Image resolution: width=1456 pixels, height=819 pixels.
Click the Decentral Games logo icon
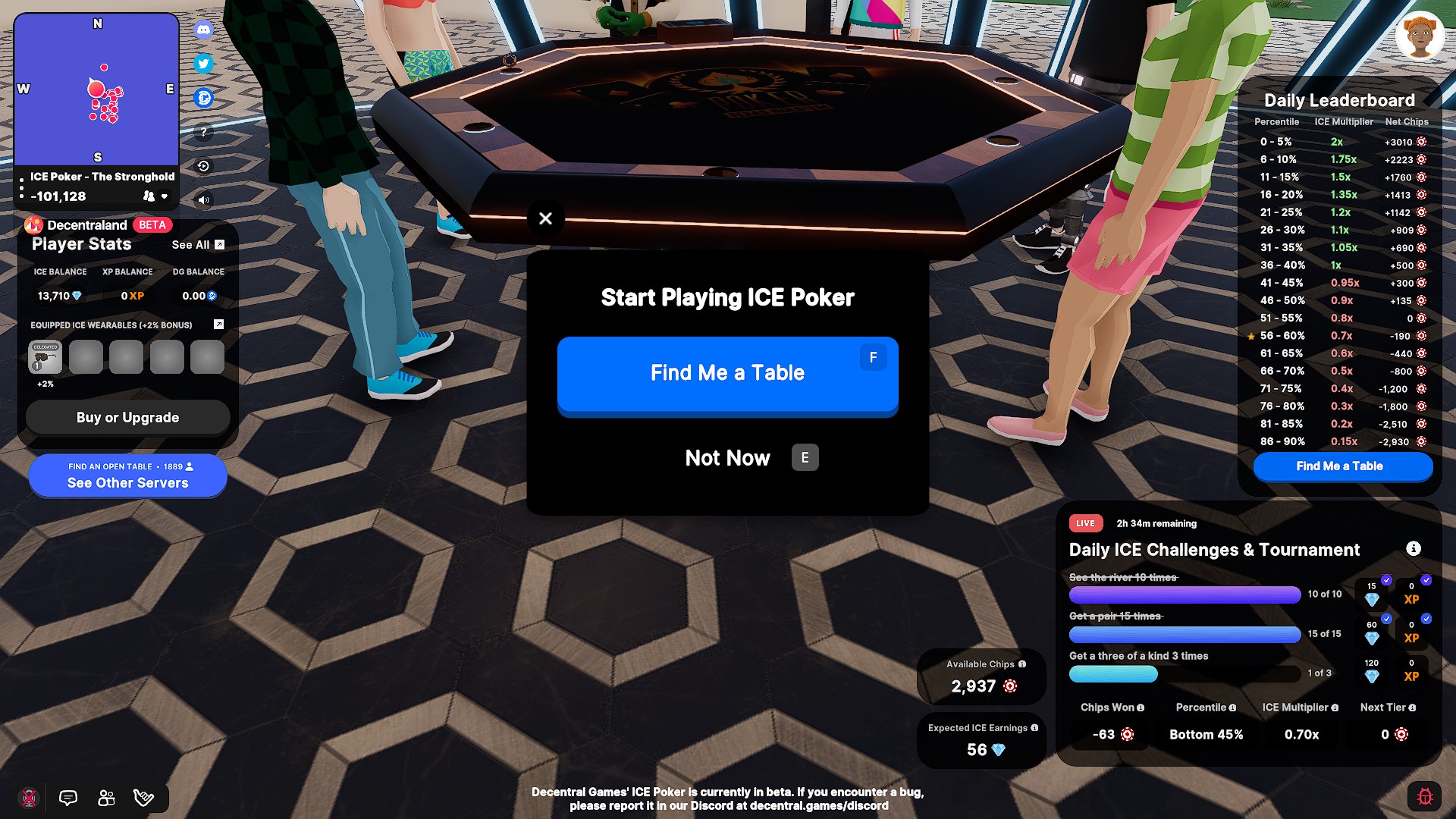coord(202,99)
